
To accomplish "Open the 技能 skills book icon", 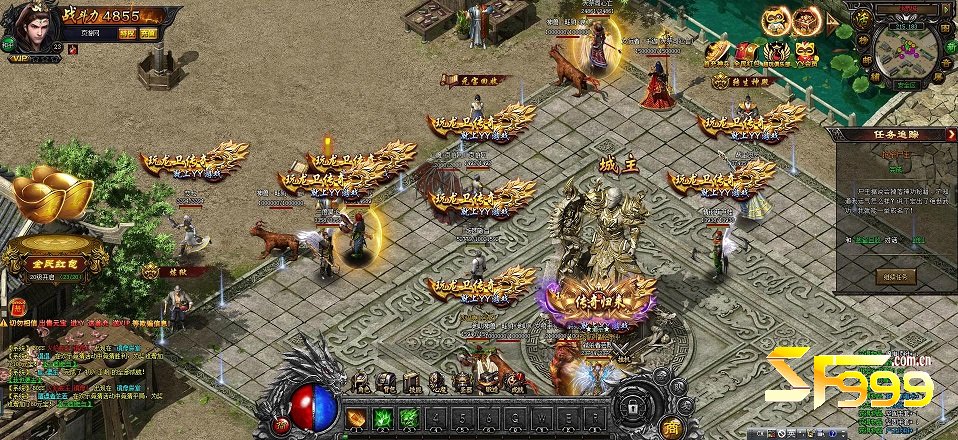I will [x=411, y=381].
